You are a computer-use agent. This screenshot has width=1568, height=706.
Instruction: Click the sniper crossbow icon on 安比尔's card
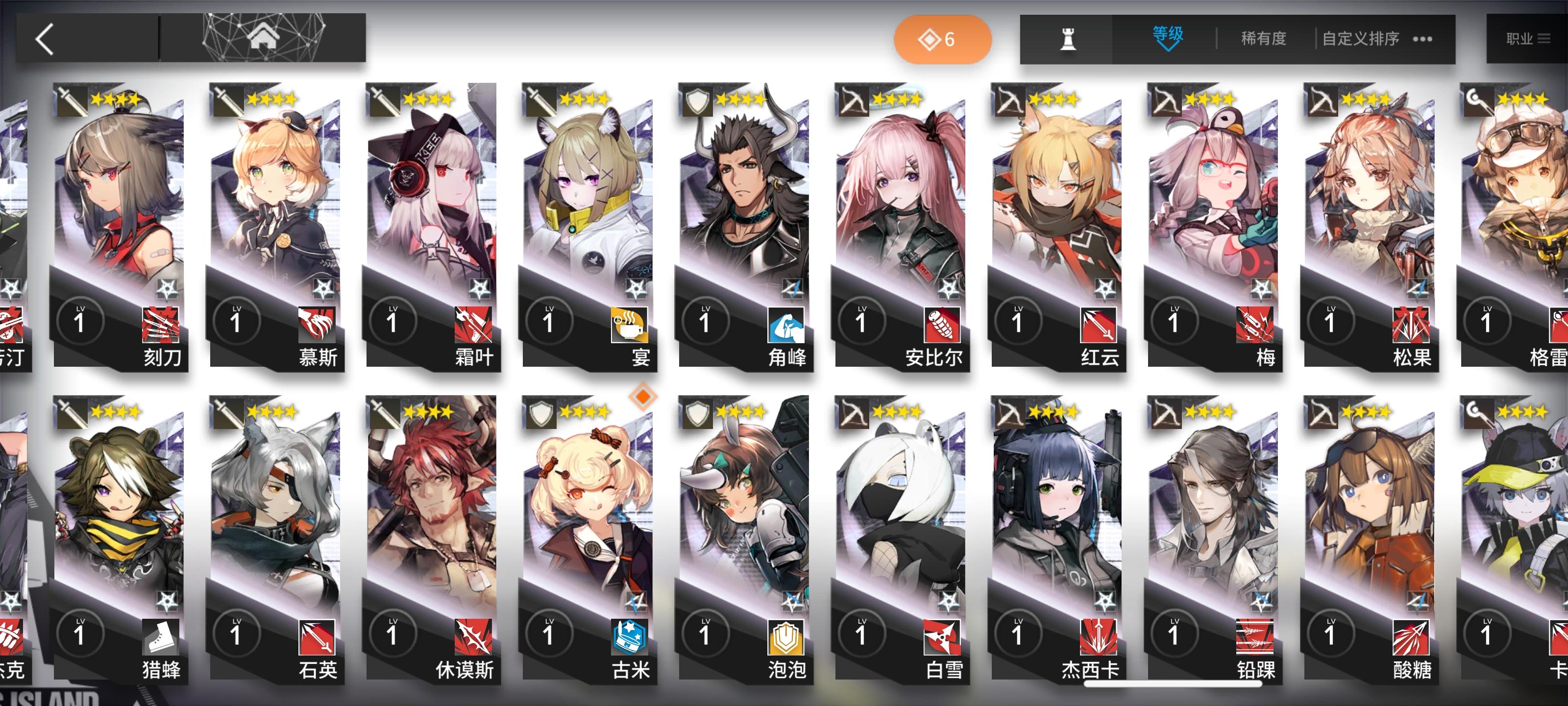tap(855, 101)
